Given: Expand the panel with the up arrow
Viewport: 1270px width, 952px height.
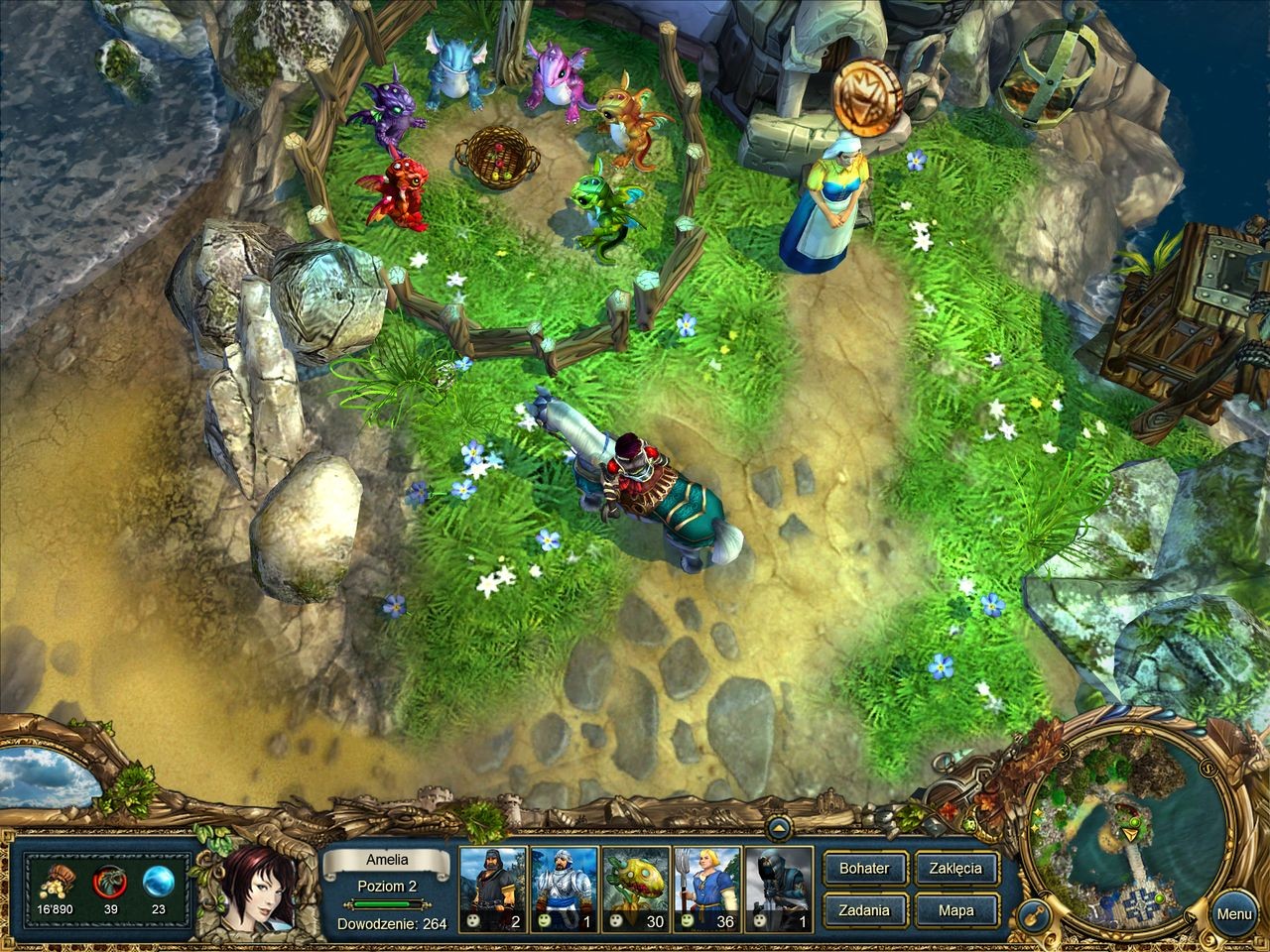Looking at the screenshot, I should point(778,825).
